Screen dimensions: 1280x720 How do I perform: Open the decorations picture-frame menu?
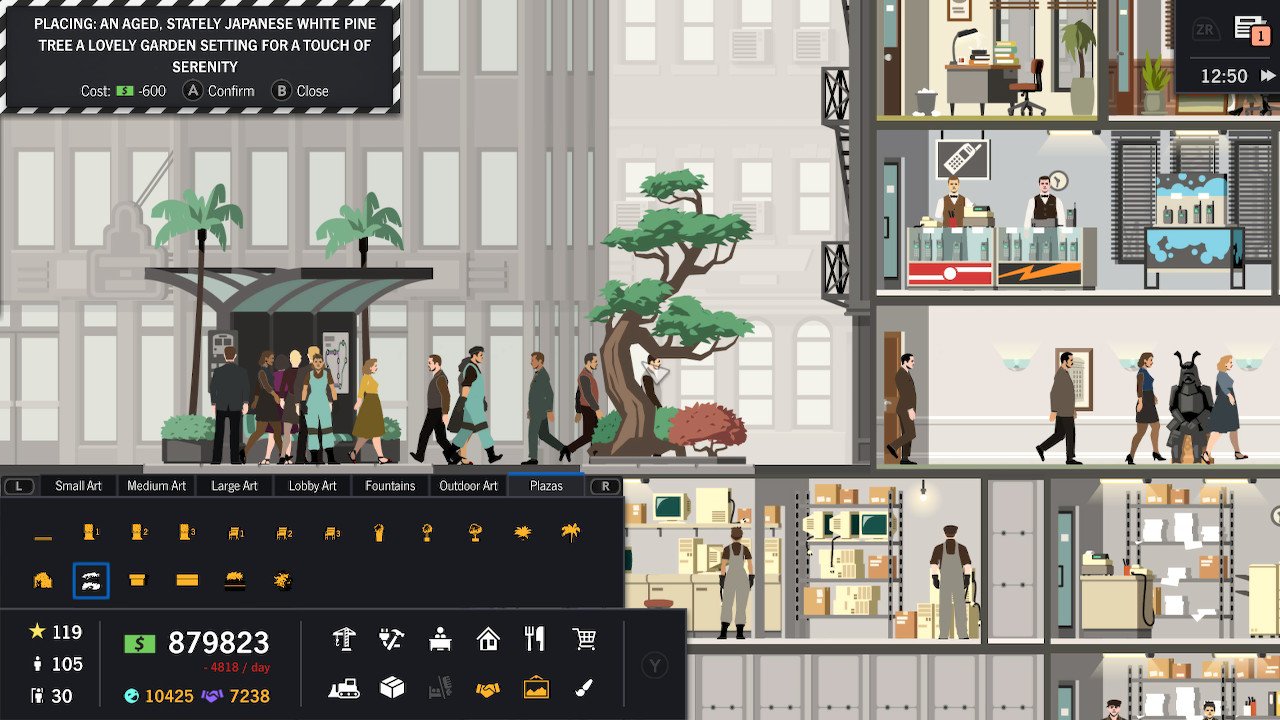[535, 688]
